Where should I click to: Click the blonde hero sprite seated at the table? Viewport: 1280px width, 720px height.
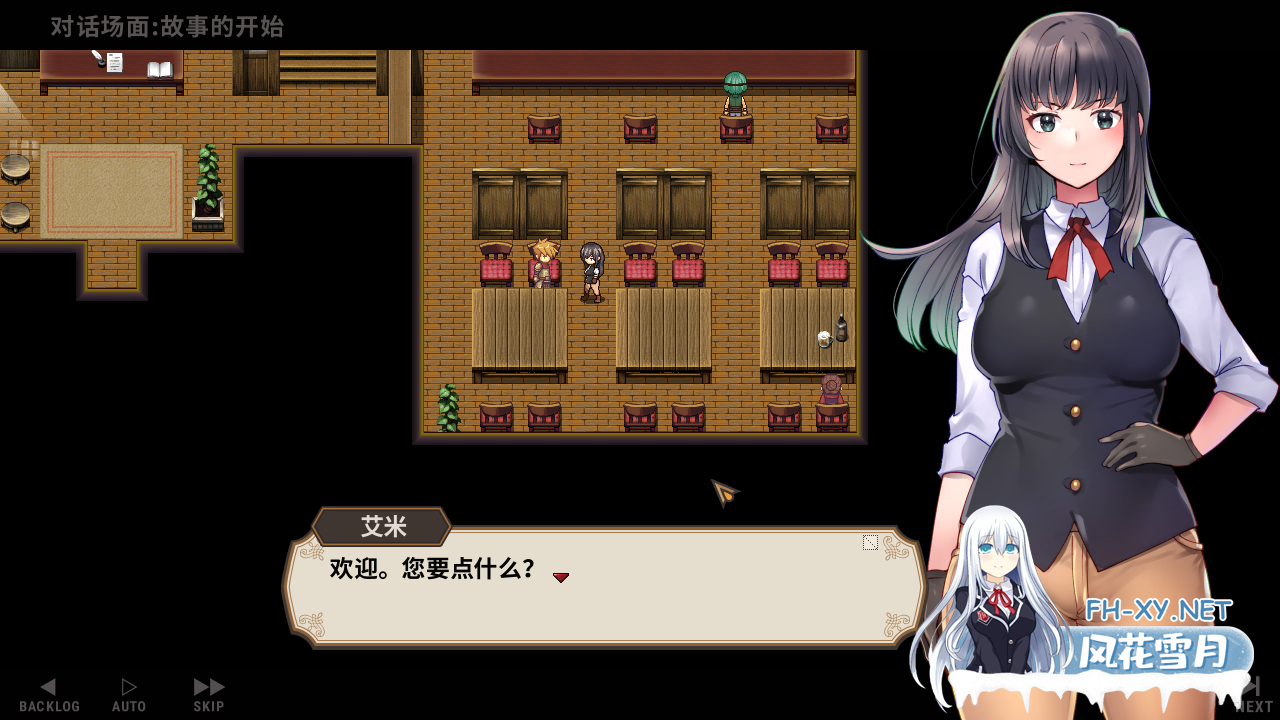tap(543, 262)
